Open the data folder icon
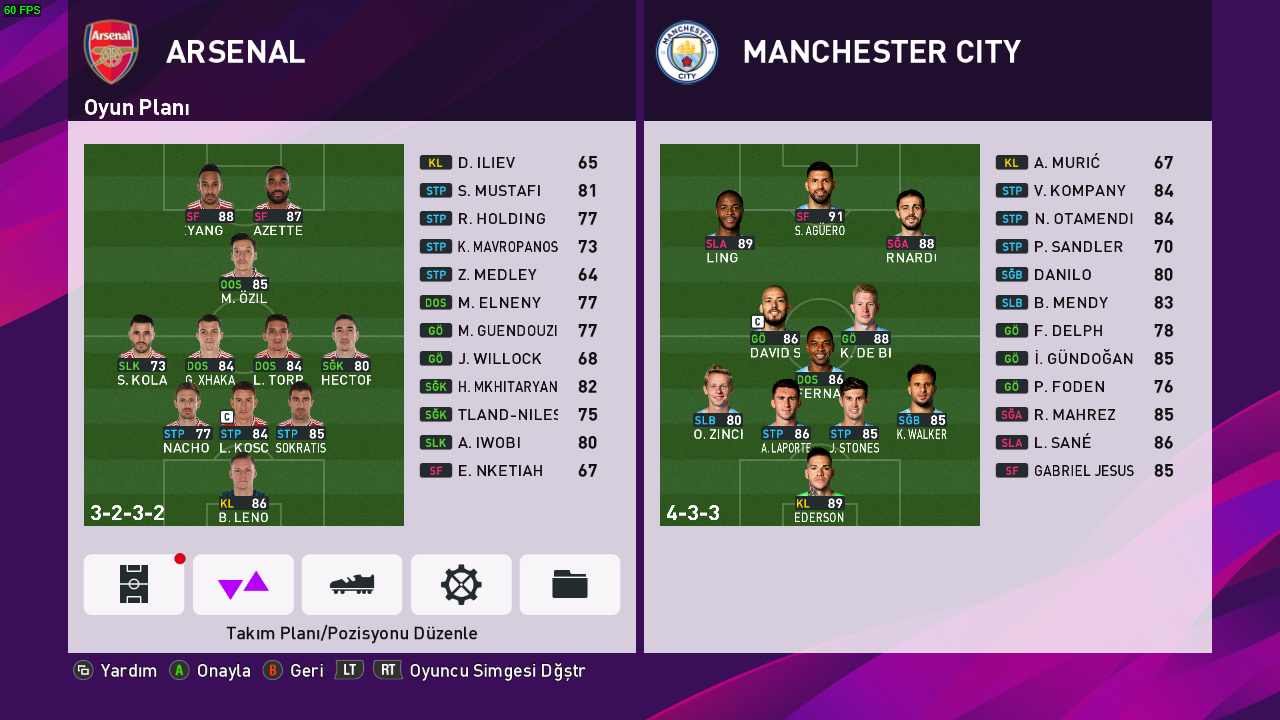This screenshot has width=1280, height=720. pos(570,584)
